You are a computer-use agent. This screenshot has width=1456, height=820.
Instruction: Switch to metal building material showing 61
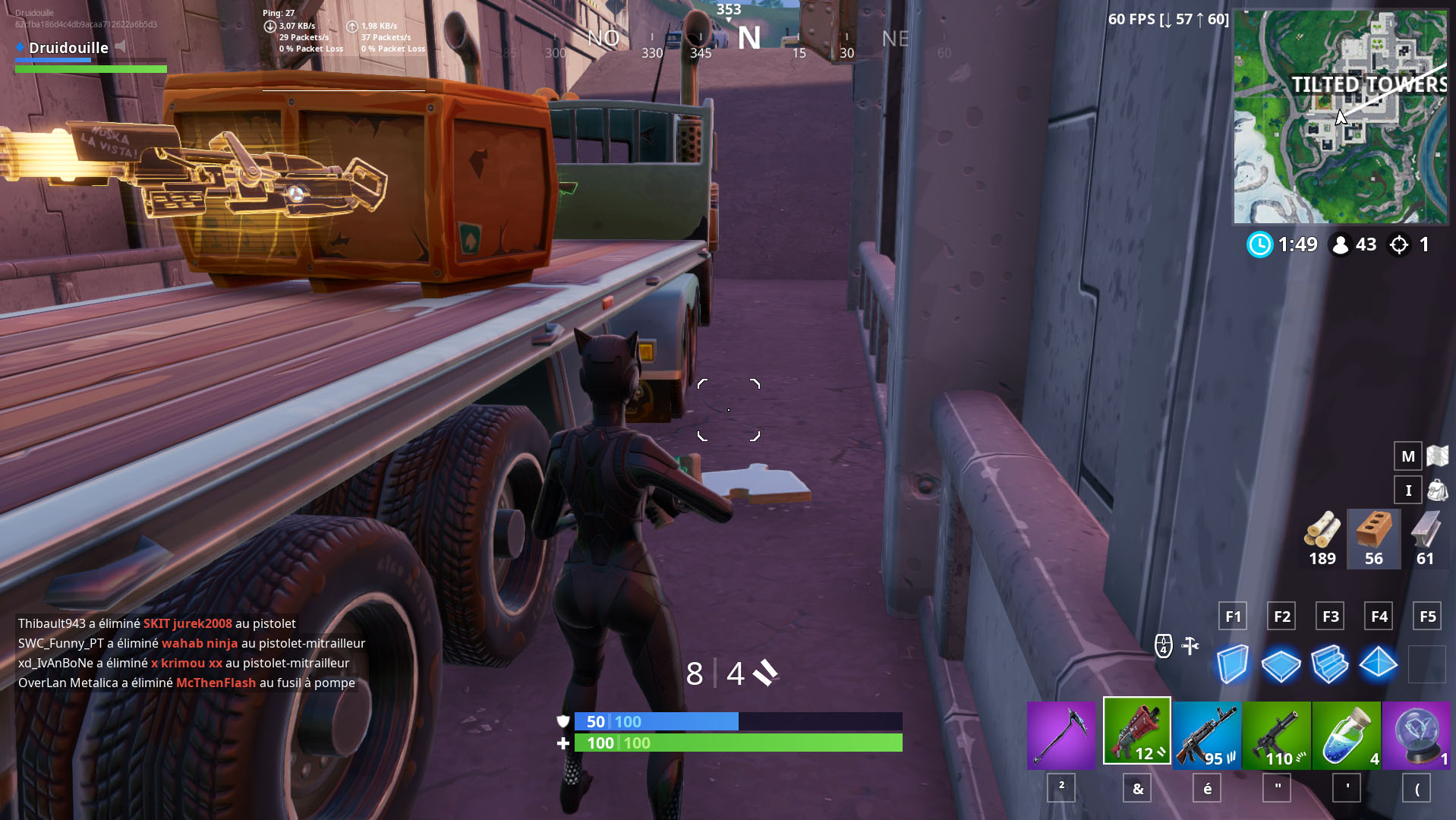click(x=1425, y=538)
